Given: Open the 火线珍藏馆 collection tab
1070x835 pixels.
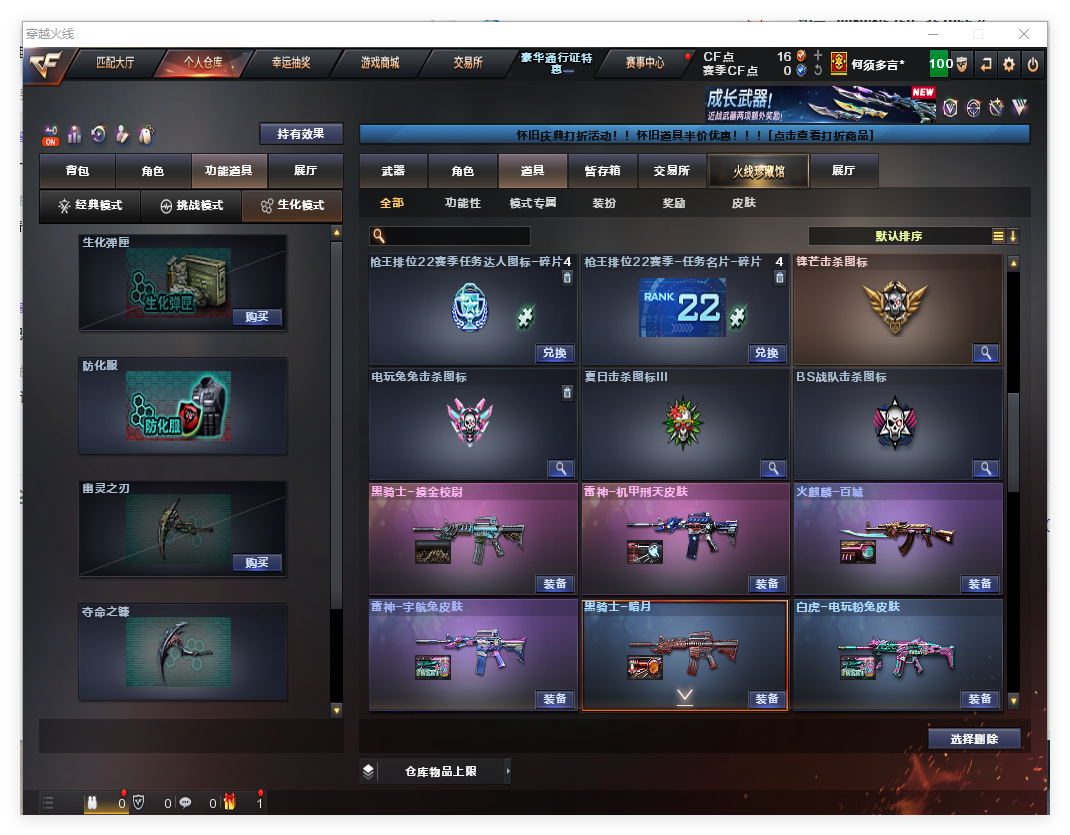Looking at the screenshot, I should pyautogui.click(x=758, y=171).
